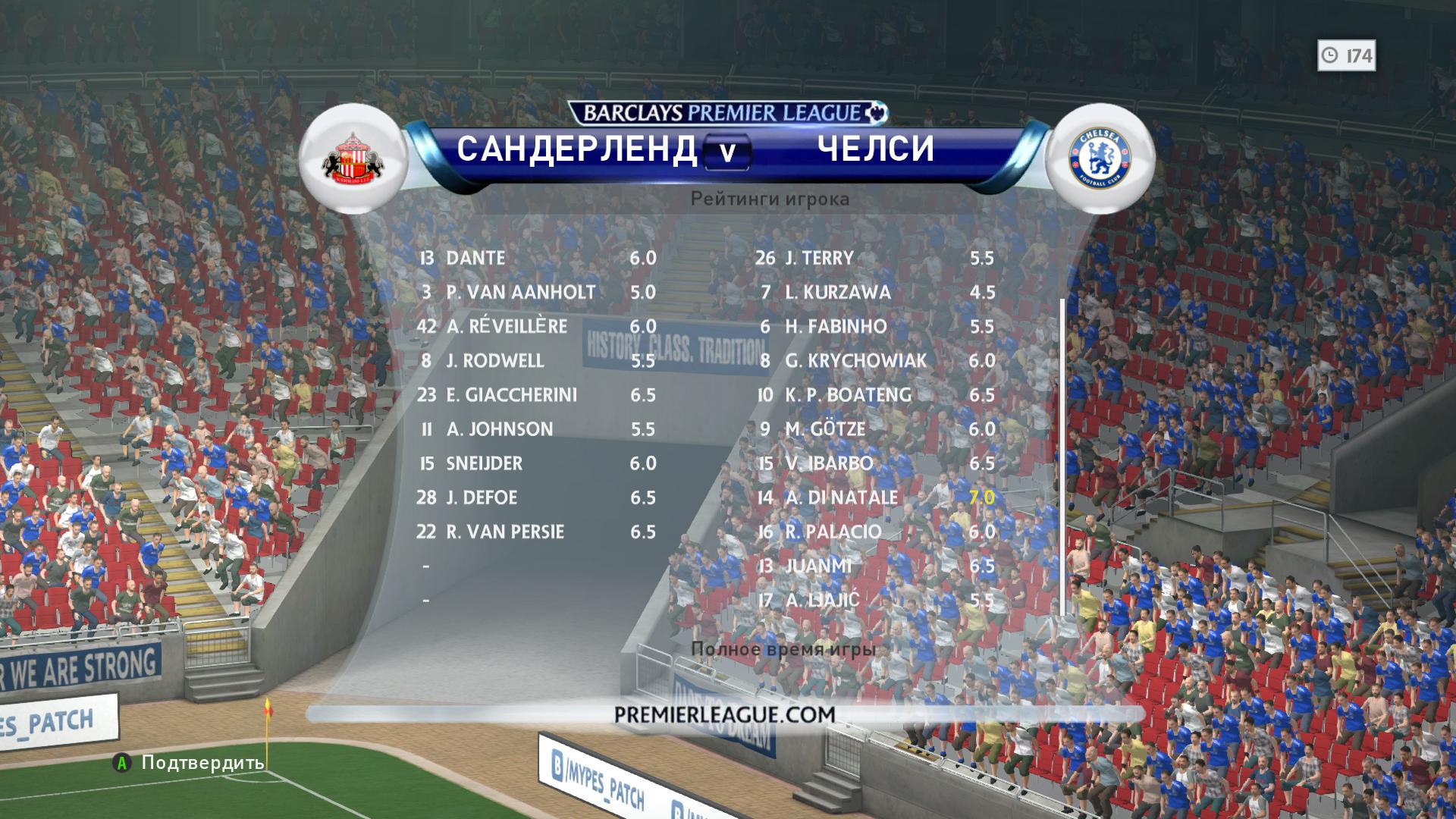Click the G. Krychowiak player row
Viewport: 1456px width, 819px height.
tap(874, 360)
